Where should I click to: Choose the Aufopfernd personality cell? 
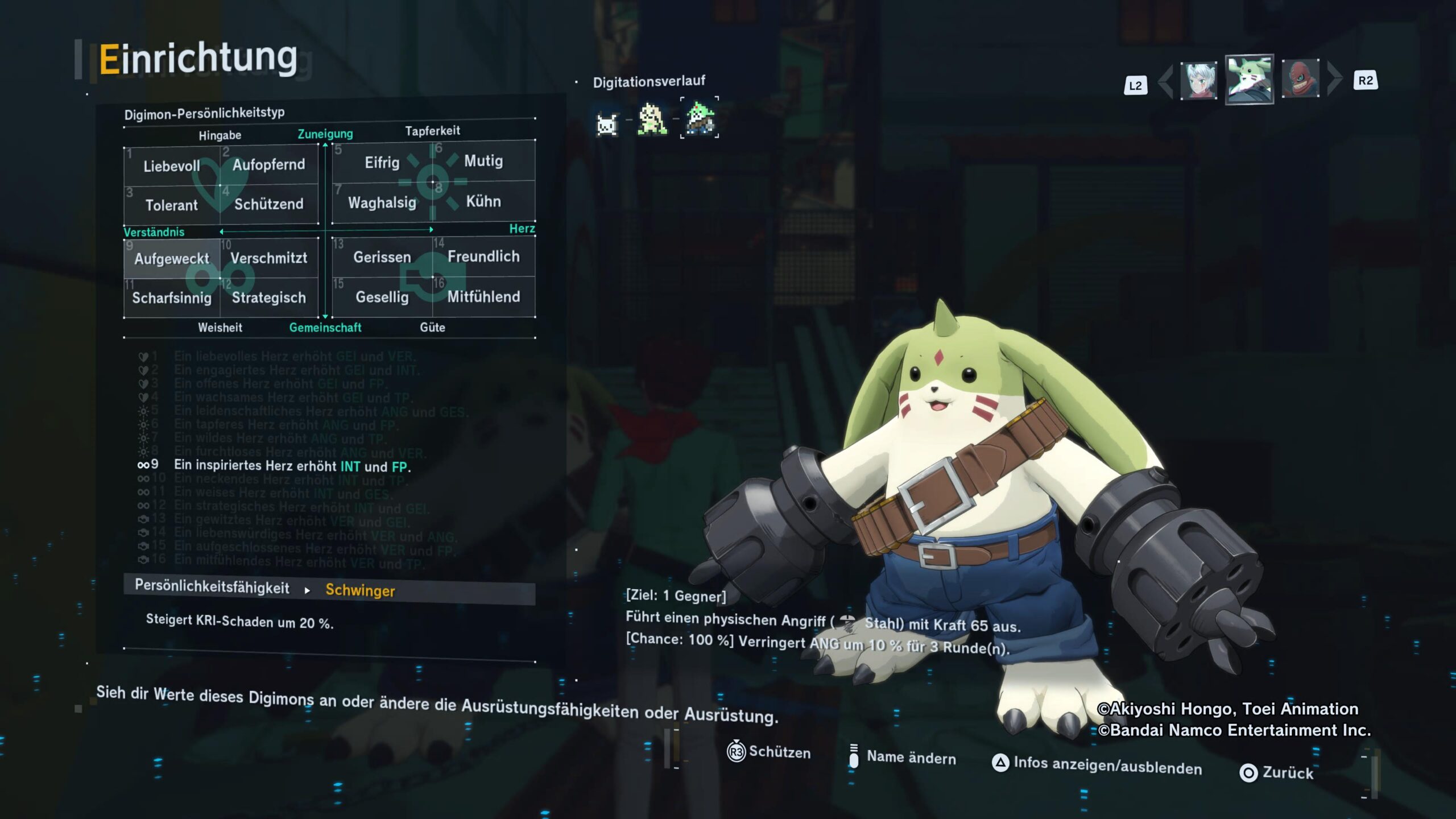[x=268, y=165]
